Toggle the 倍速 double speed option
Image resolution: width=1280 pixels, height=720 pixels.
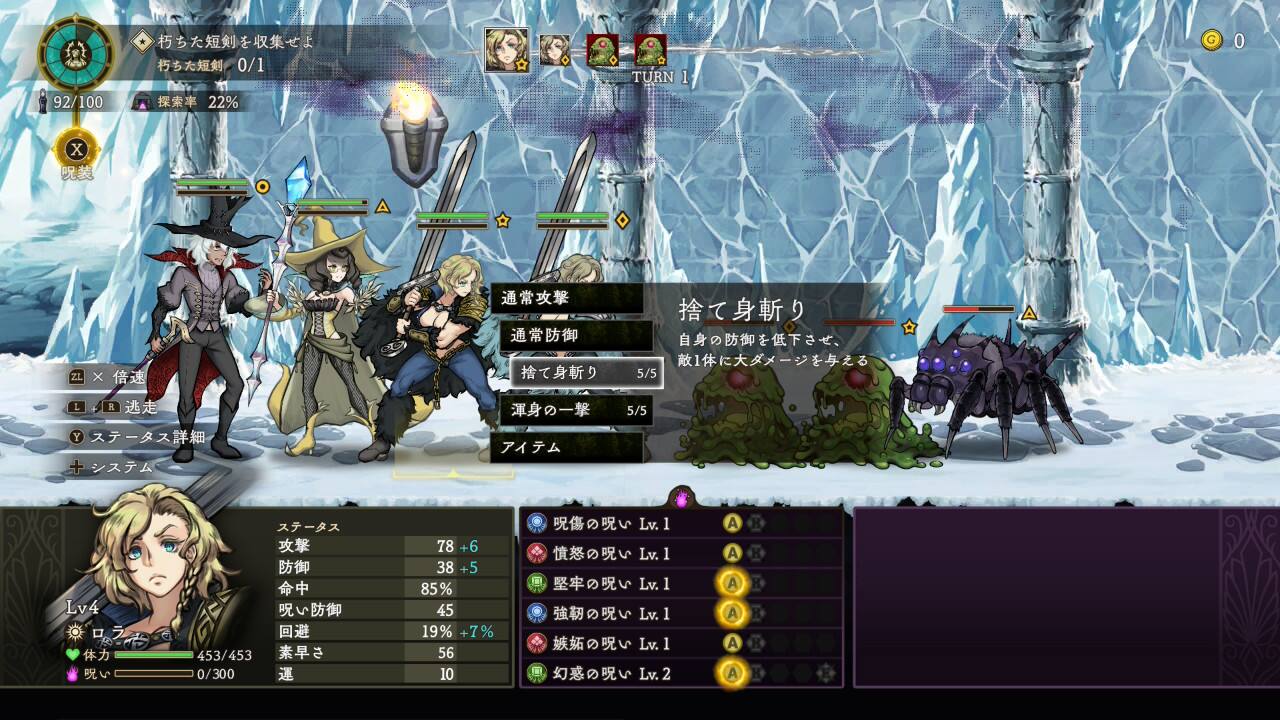[110, 377]
